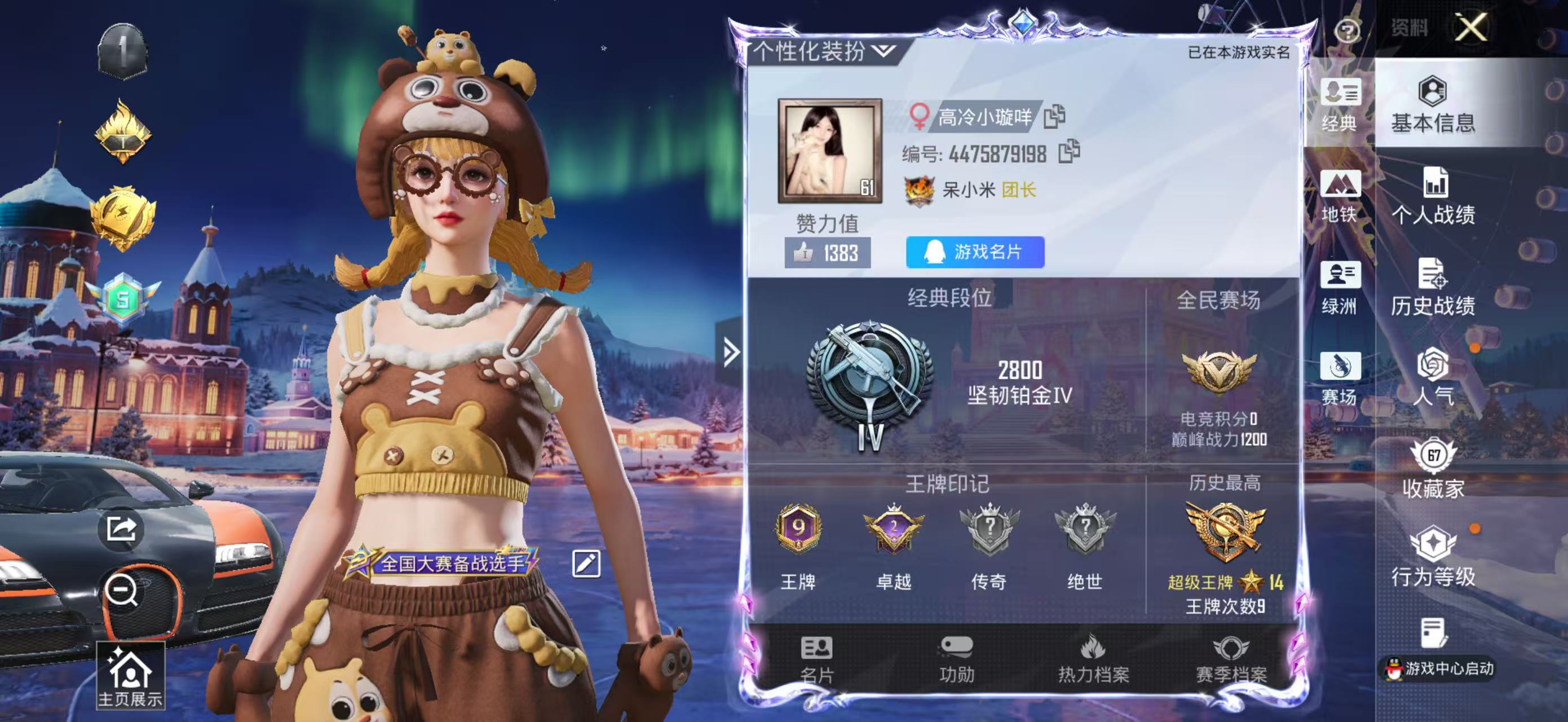
Task: Close the profile screen with the X
Action: point(1470,28)
